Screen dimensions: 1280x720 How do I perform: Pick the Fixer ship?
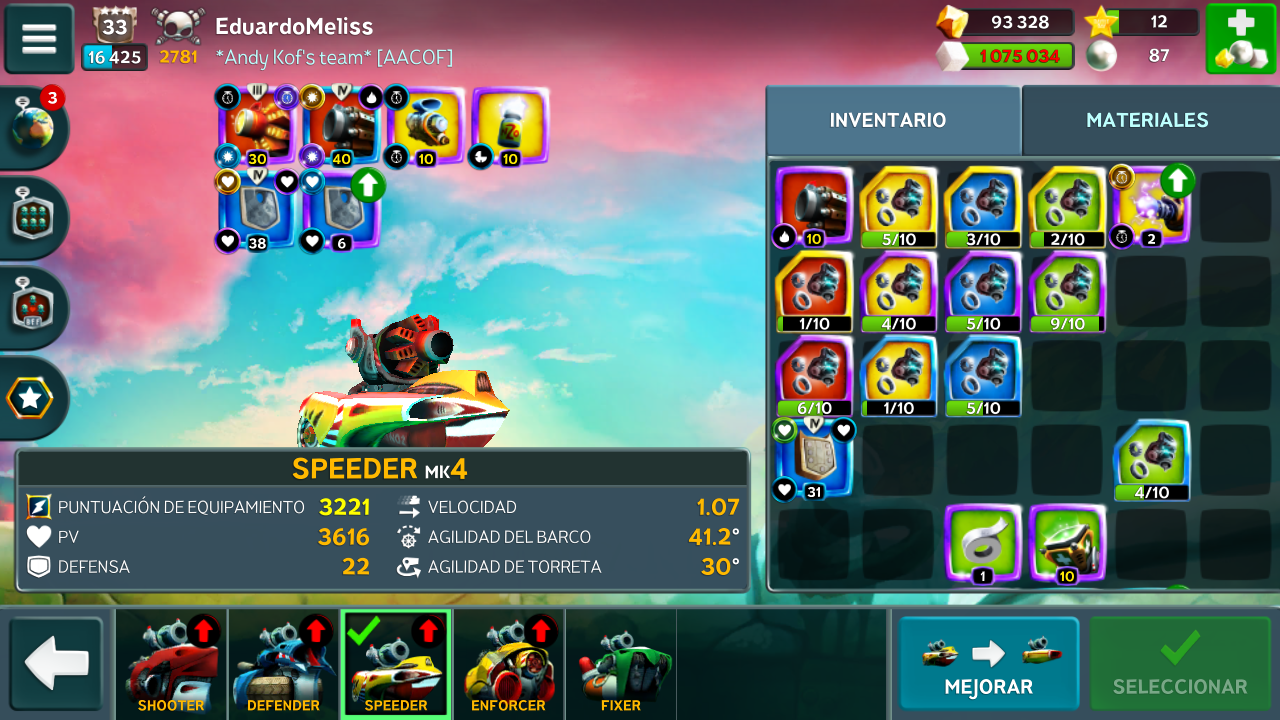tap(620, 664)
